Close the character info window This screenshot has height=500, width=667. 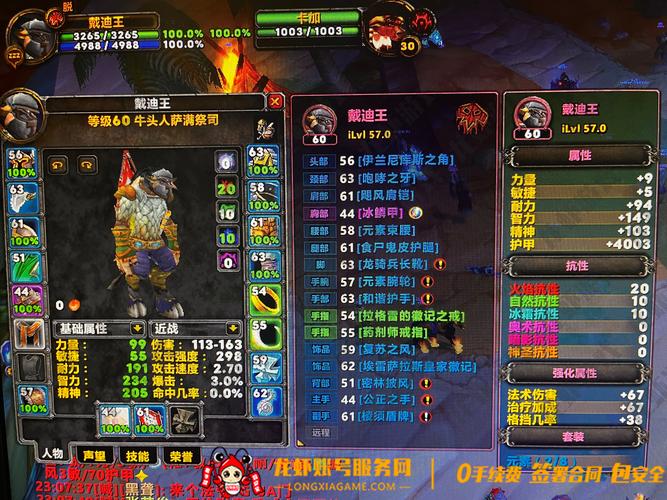tap(275, 101)
